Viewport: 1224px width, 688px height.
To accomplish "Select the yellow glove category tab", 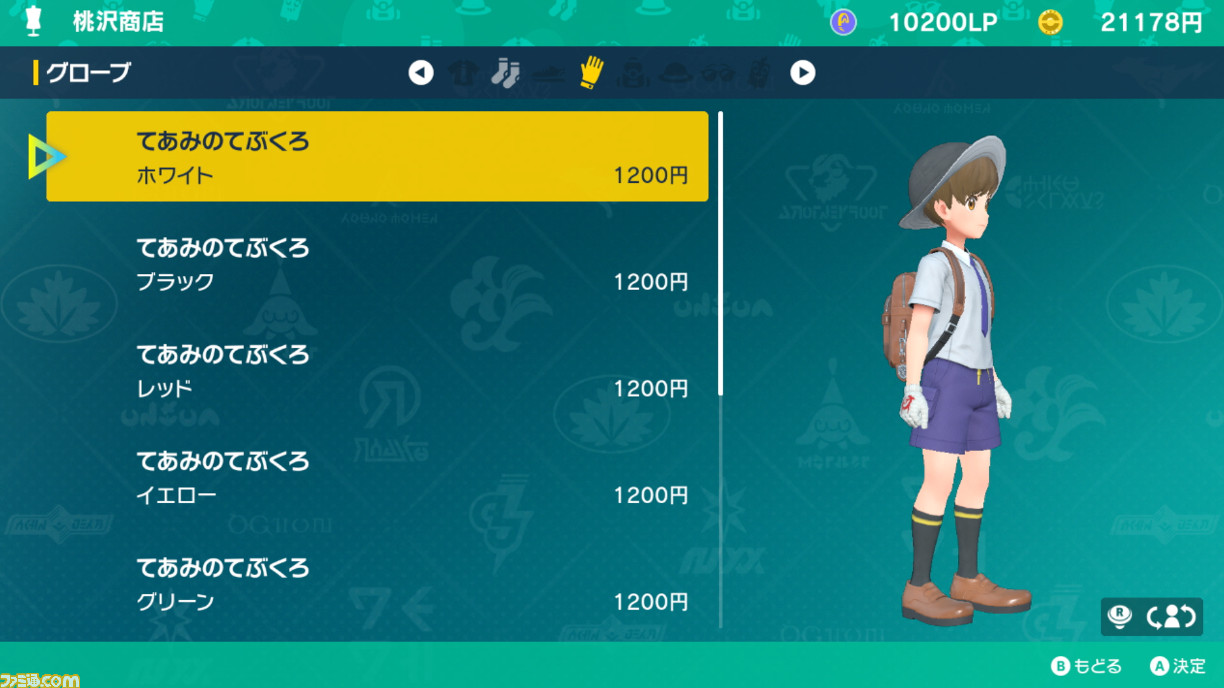I will 592,73.
